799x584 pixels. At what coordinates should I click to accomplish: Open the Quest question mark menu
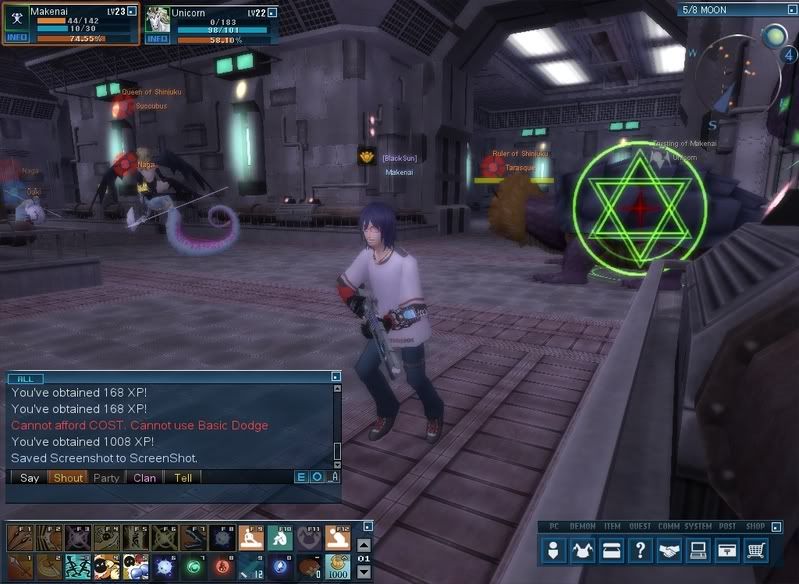641,550
